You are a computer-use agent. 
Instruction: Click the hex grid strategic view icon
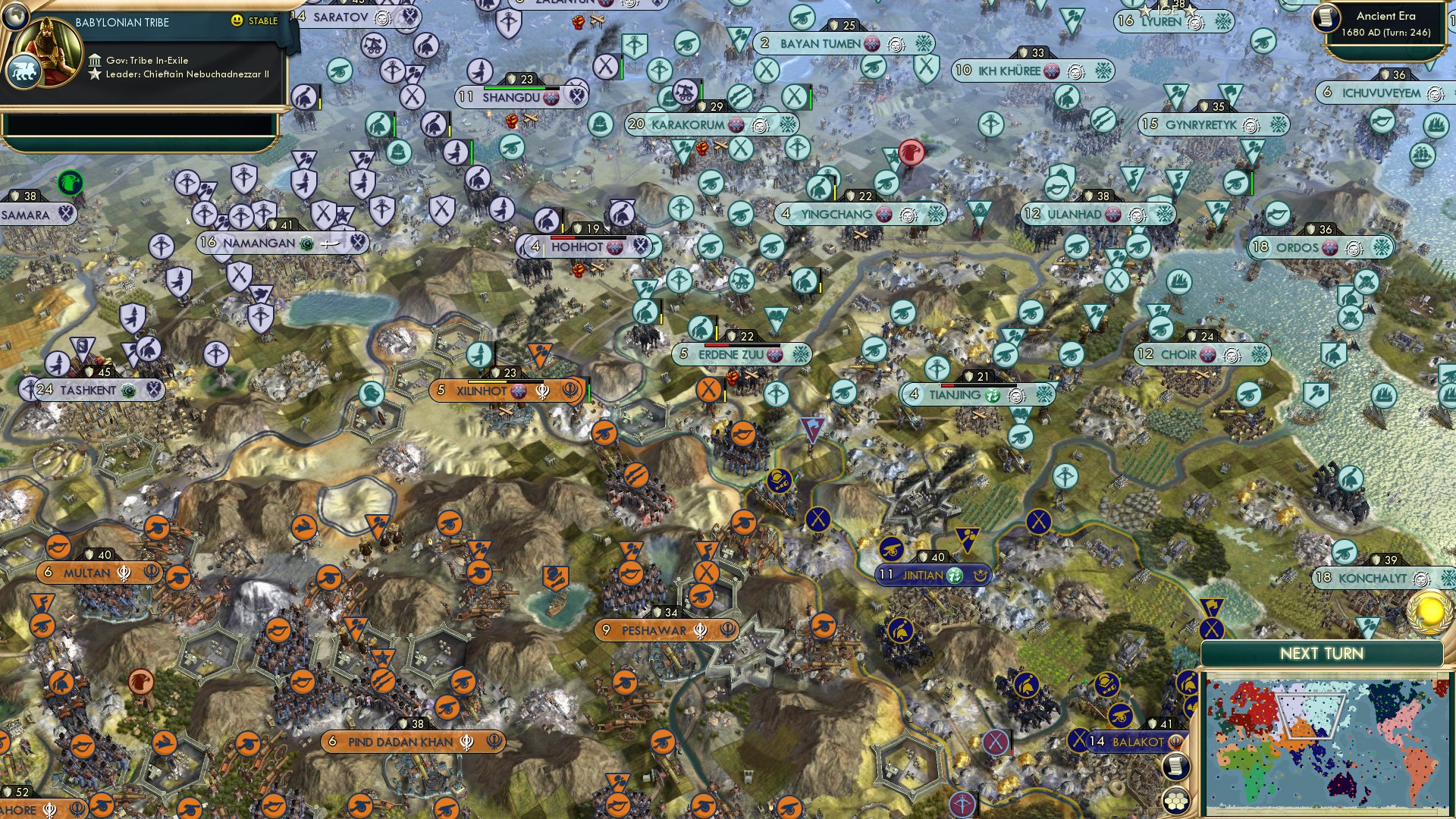pyautogui.click(x=1175, y=799)
